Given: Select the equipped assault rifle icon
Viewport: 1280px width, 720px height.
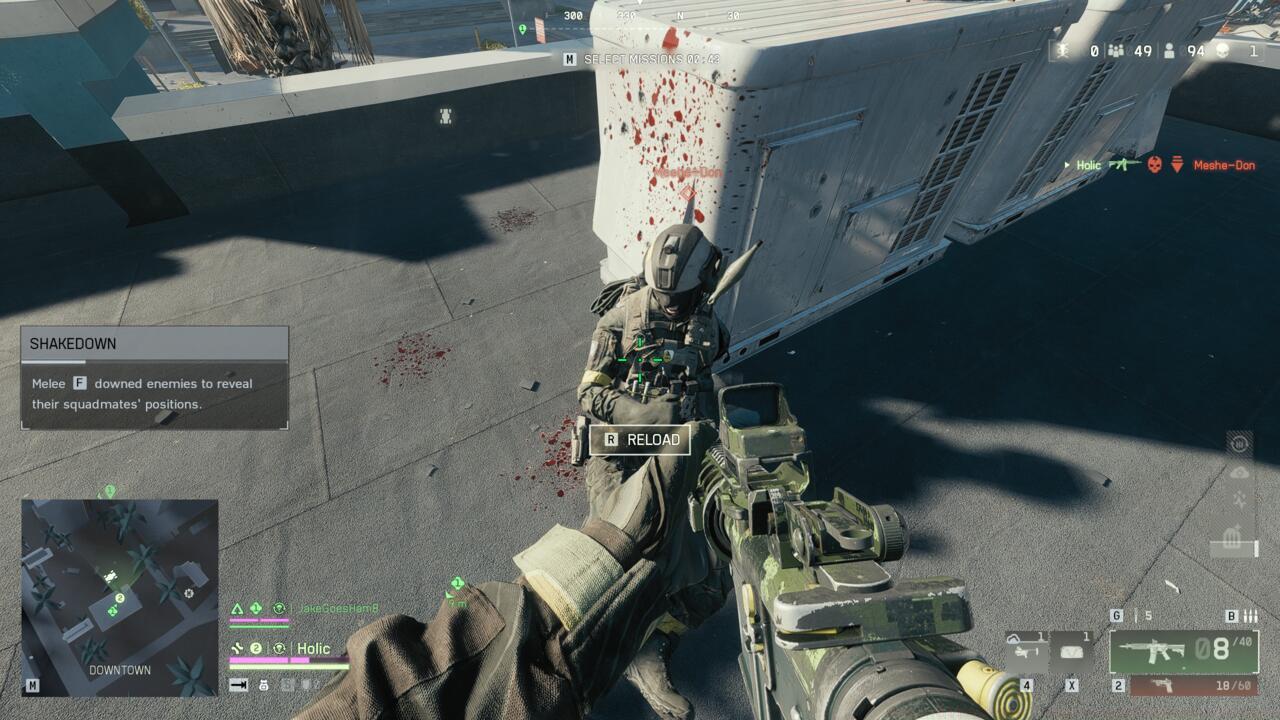Looking at the screenshot, I should [x=1155, y=652].
